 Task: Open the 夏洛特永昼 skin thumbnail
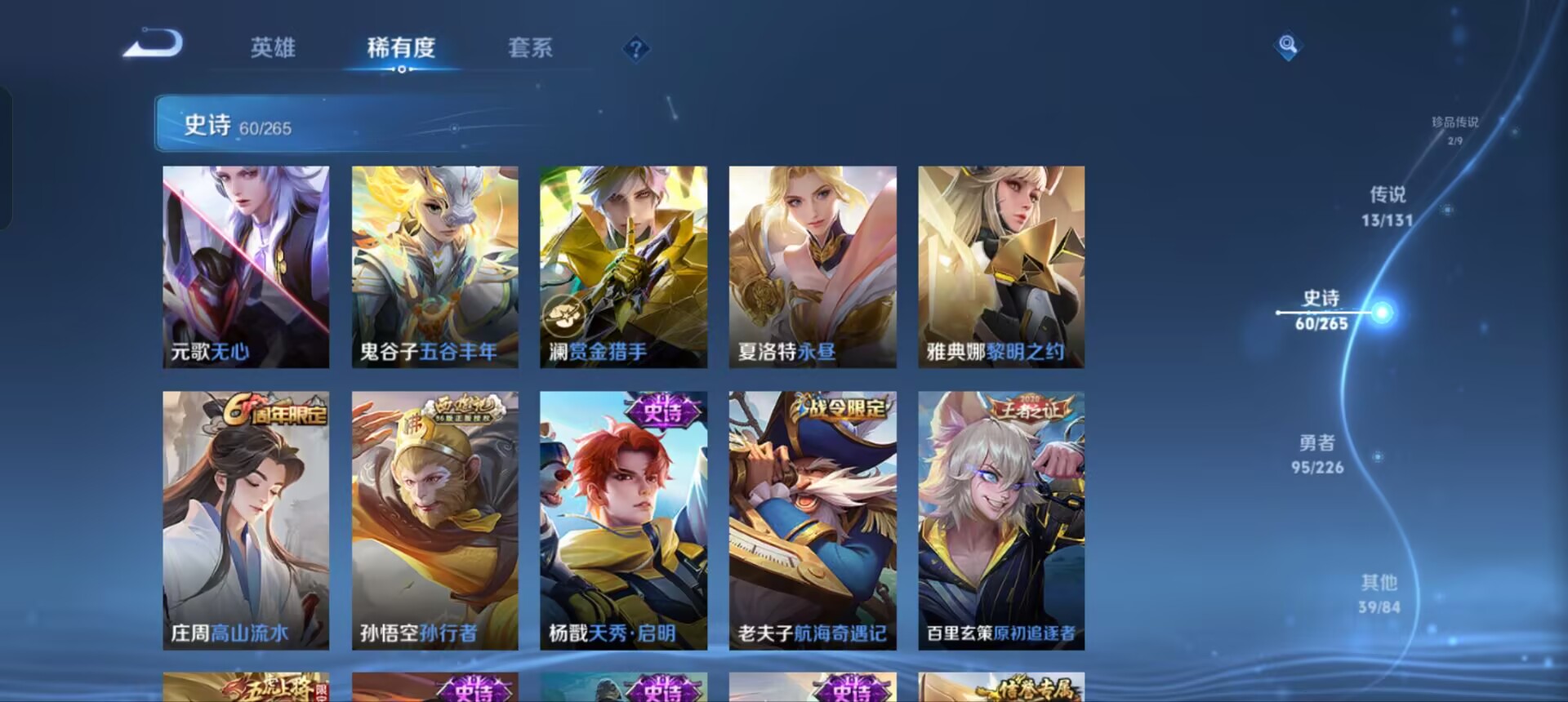pos(812,265)
